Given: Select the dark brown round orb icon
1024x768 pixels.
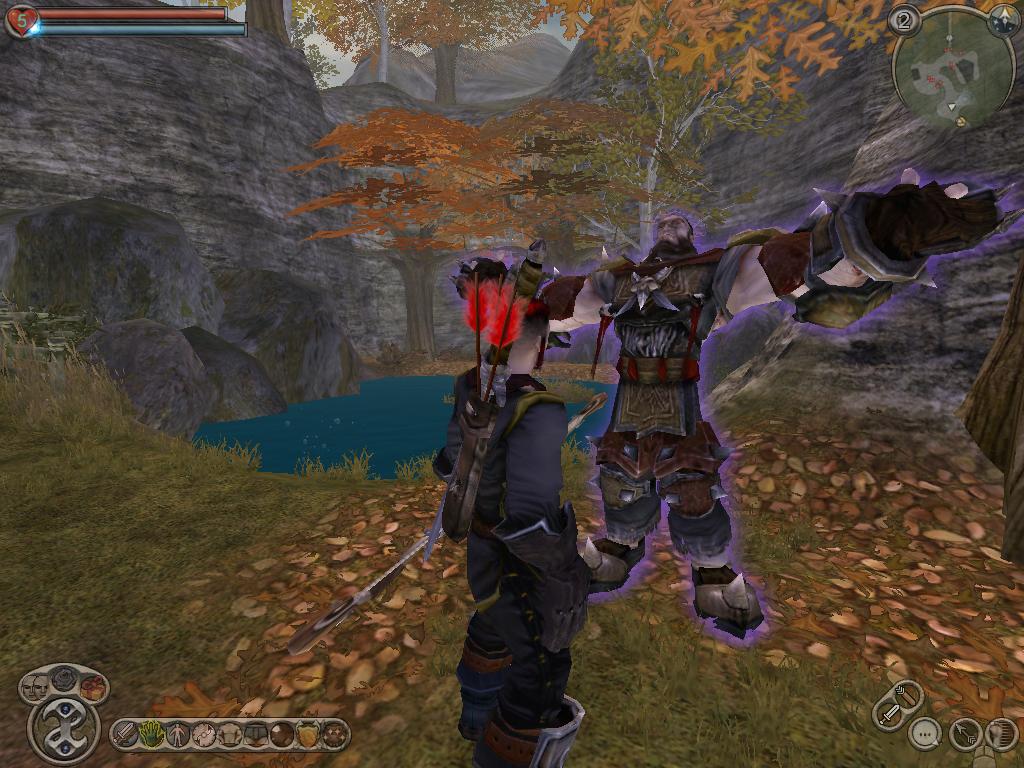Looking at the screenshot, I should tap(282, 735).
